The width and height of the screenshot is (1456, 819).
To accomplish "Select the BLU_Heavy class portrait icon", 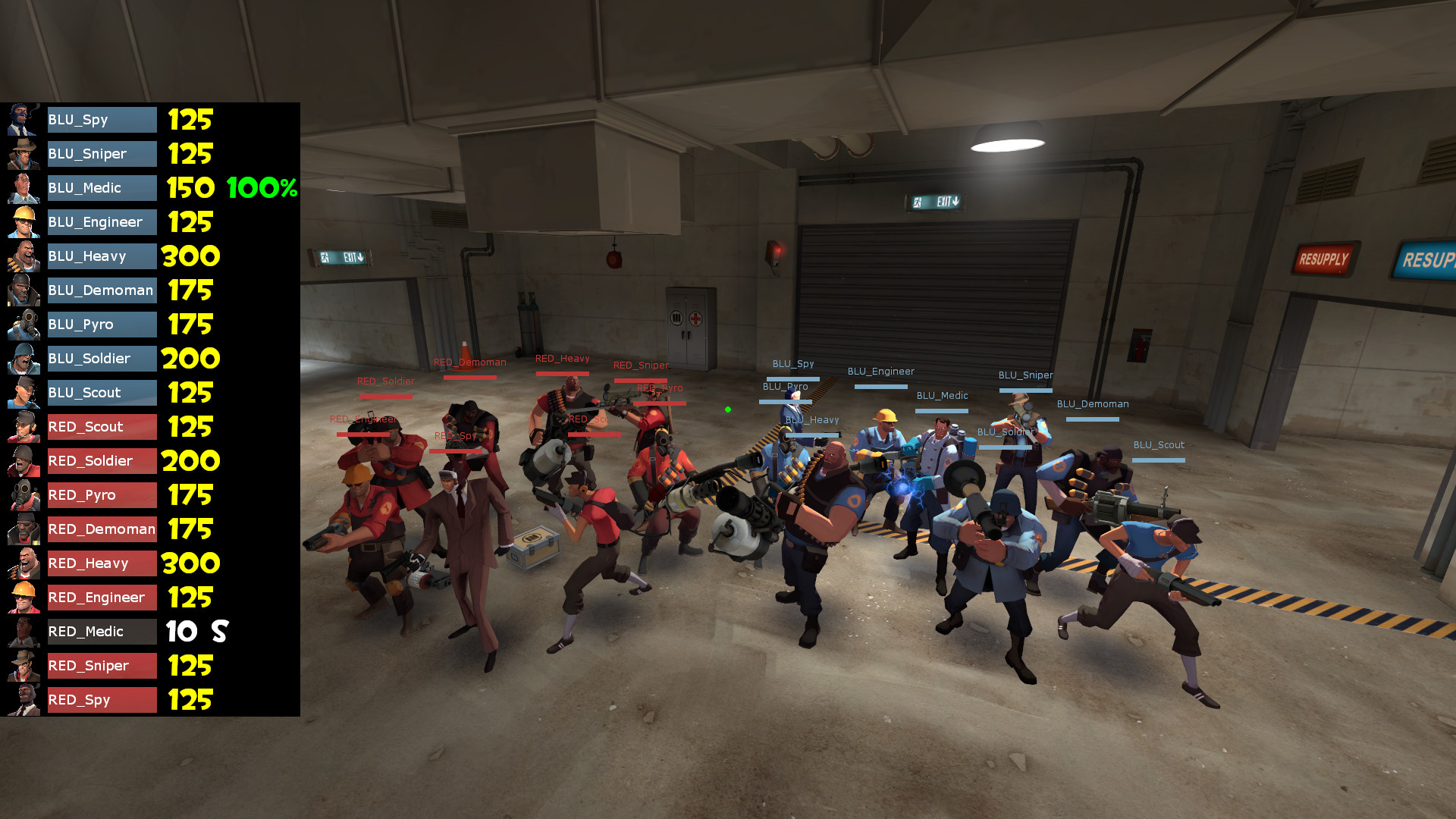I will coord(23,256).
